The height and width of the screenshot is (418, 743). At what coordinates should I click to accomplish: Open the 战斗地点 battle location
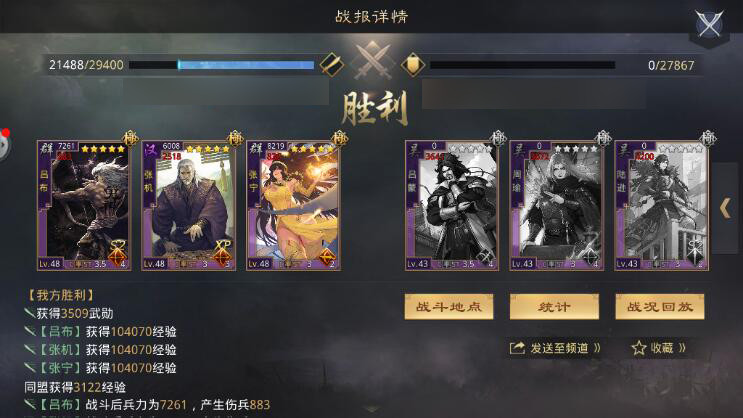tap(448, 306)
